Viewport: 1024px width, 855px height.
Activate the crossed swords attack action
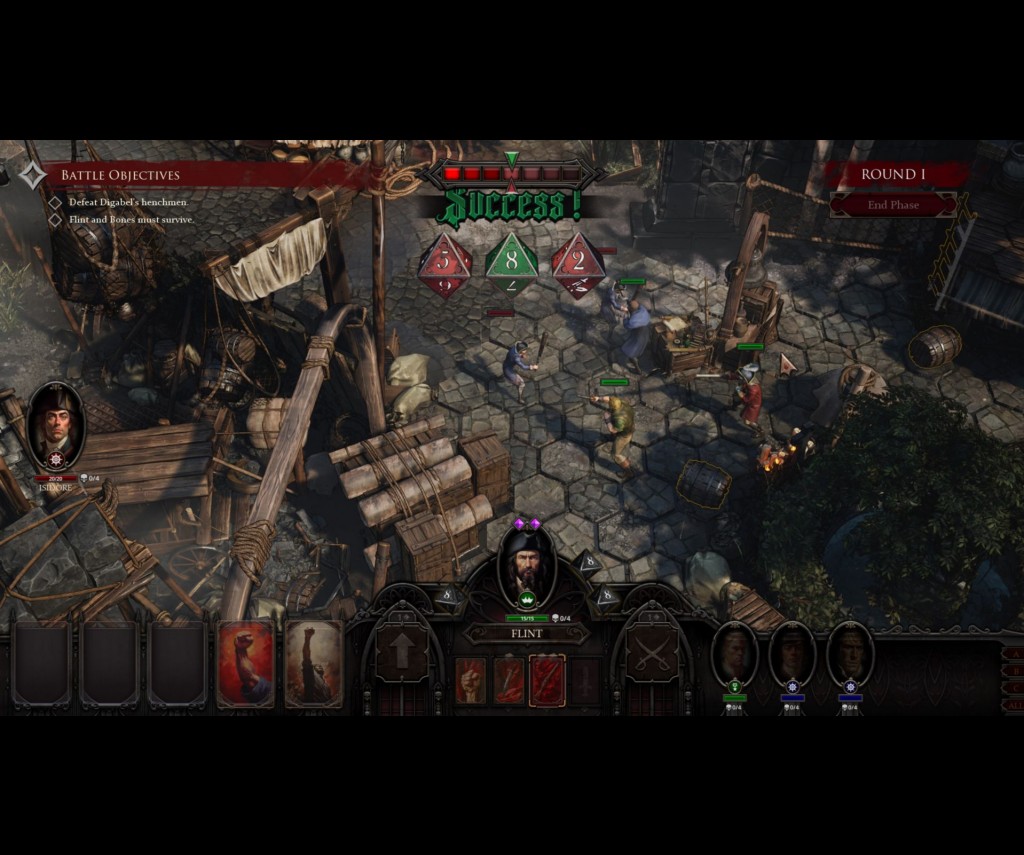pyautogui.click(x=651, y=654)
